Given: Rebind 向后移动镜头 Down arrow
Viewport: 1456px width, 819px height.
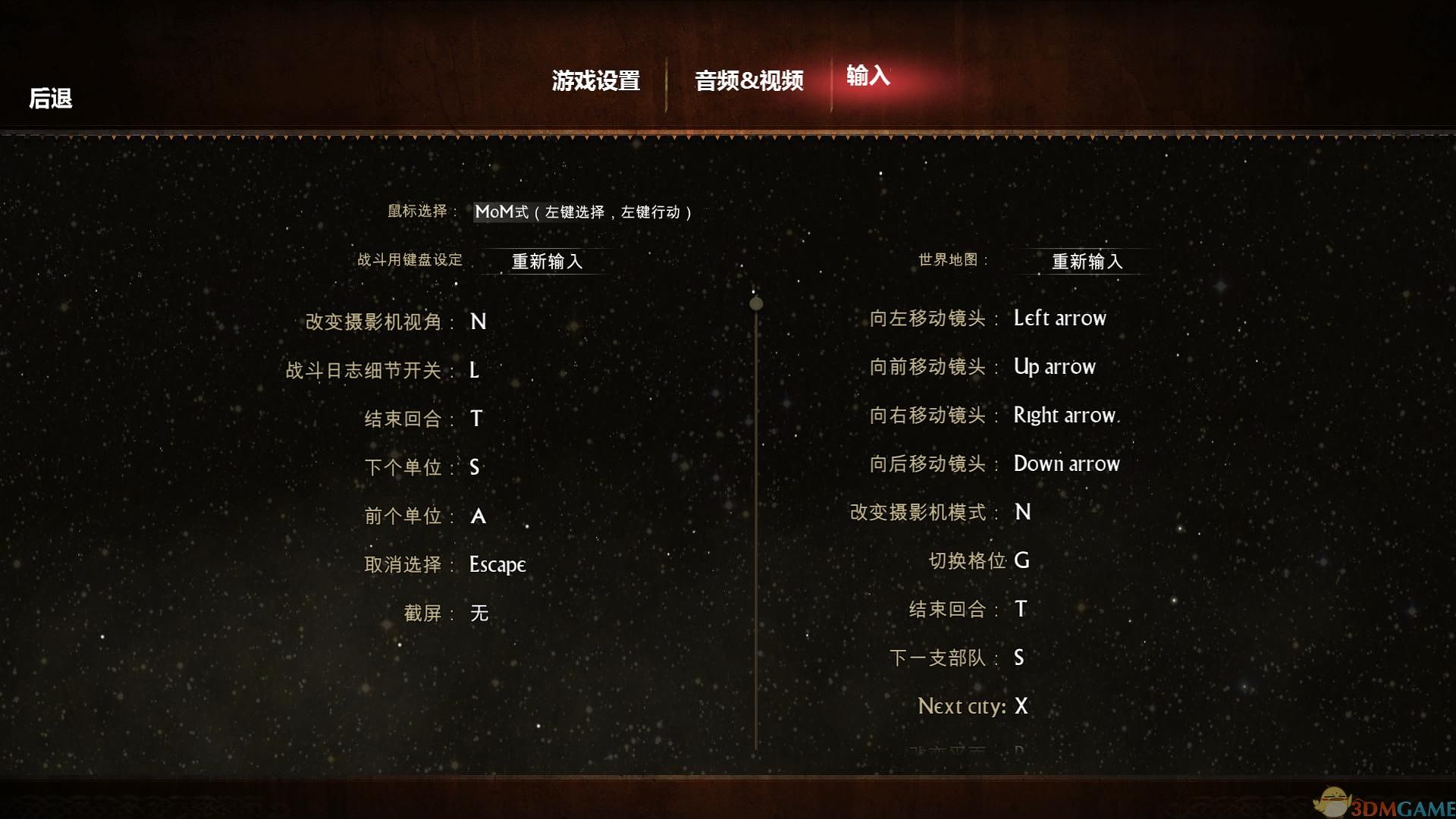Looking at the screenshot, I should pyautogui.click(x=1067, y=463).
